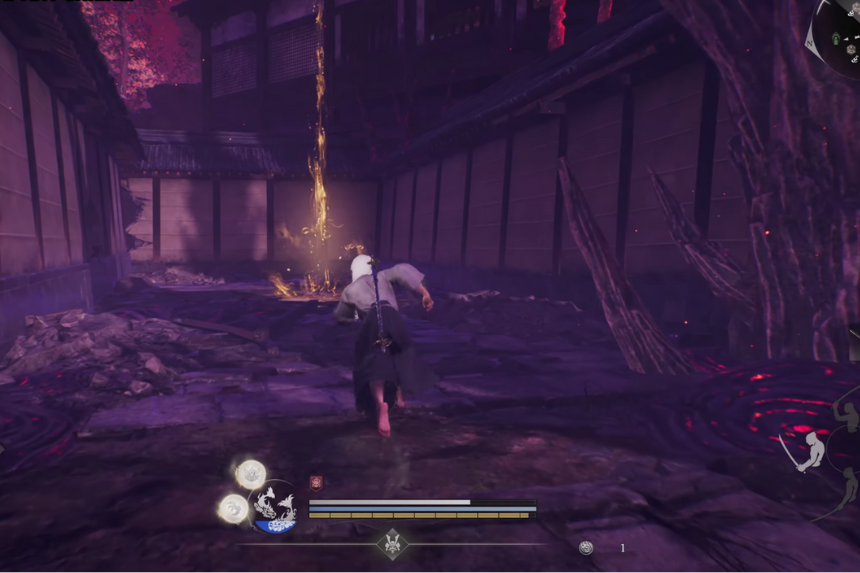Viewport: 860px width, 573px height.
Task: Click the guardian spirit dragon emblem
Action: [x=273, y=506]
